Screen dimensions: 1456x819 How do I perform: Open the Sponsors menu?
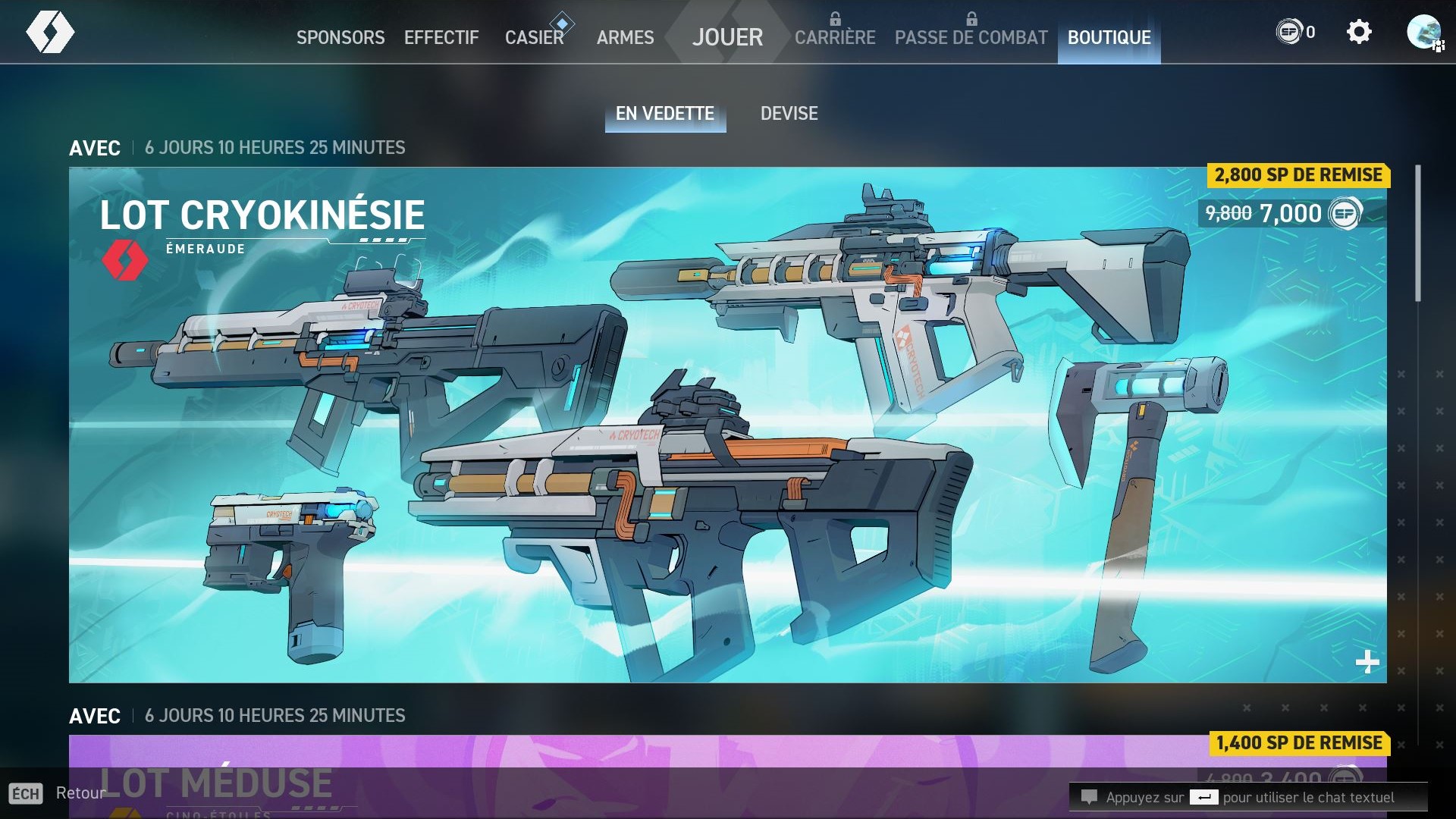(340, 37)
